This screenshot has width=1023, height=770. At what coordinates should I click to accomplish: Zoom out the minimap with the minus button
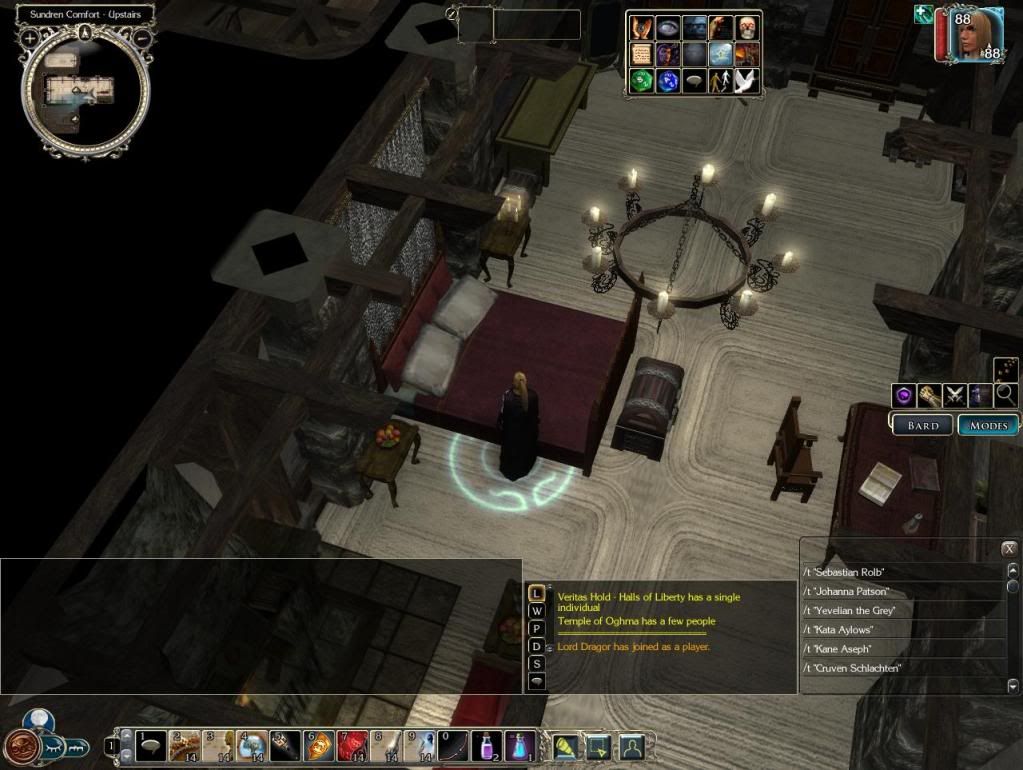143,37
